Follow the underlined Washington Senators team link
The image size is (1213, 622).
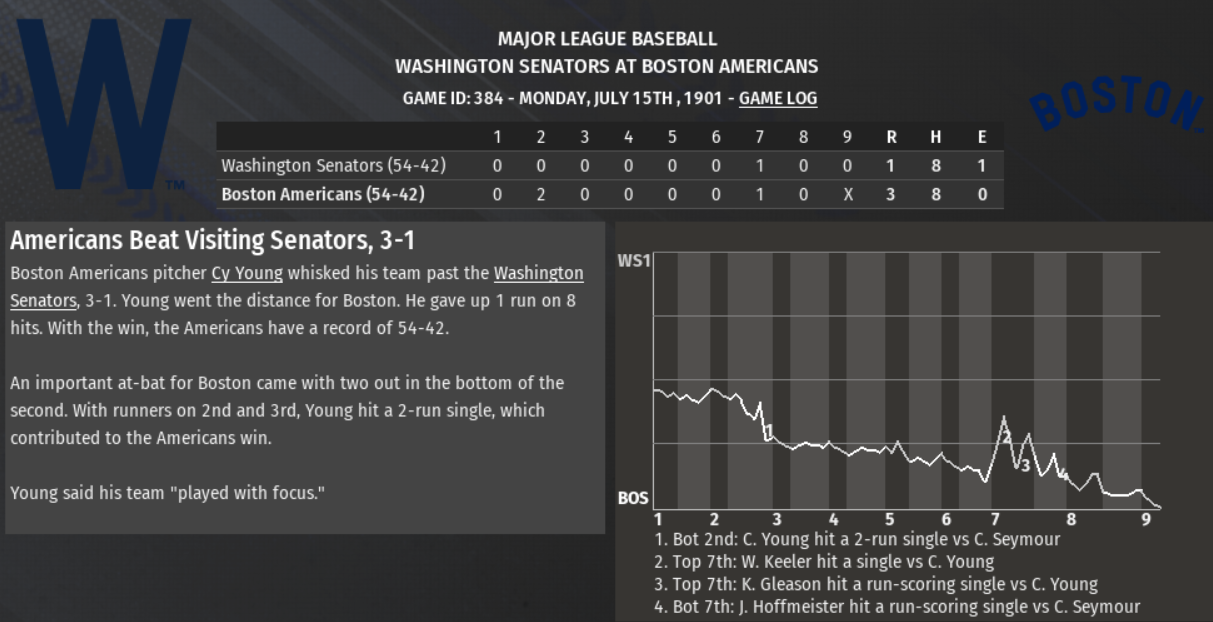click(538, 273)
